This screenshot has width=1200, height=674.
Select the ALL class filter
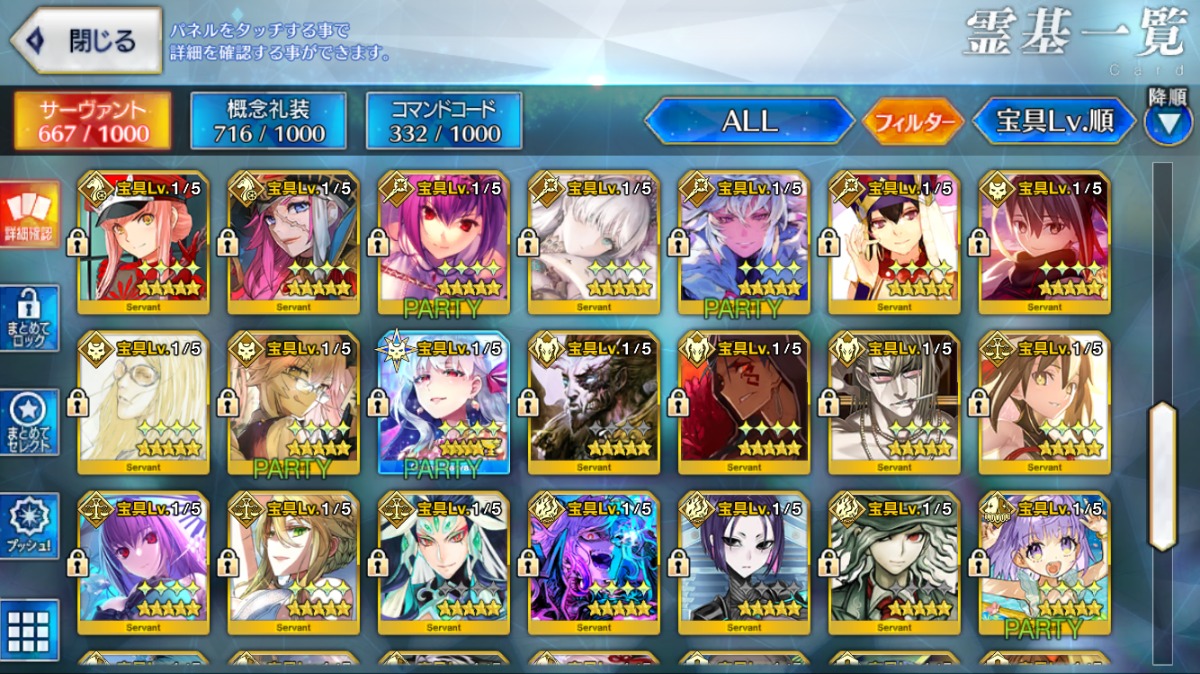click(x=749, y=122)
